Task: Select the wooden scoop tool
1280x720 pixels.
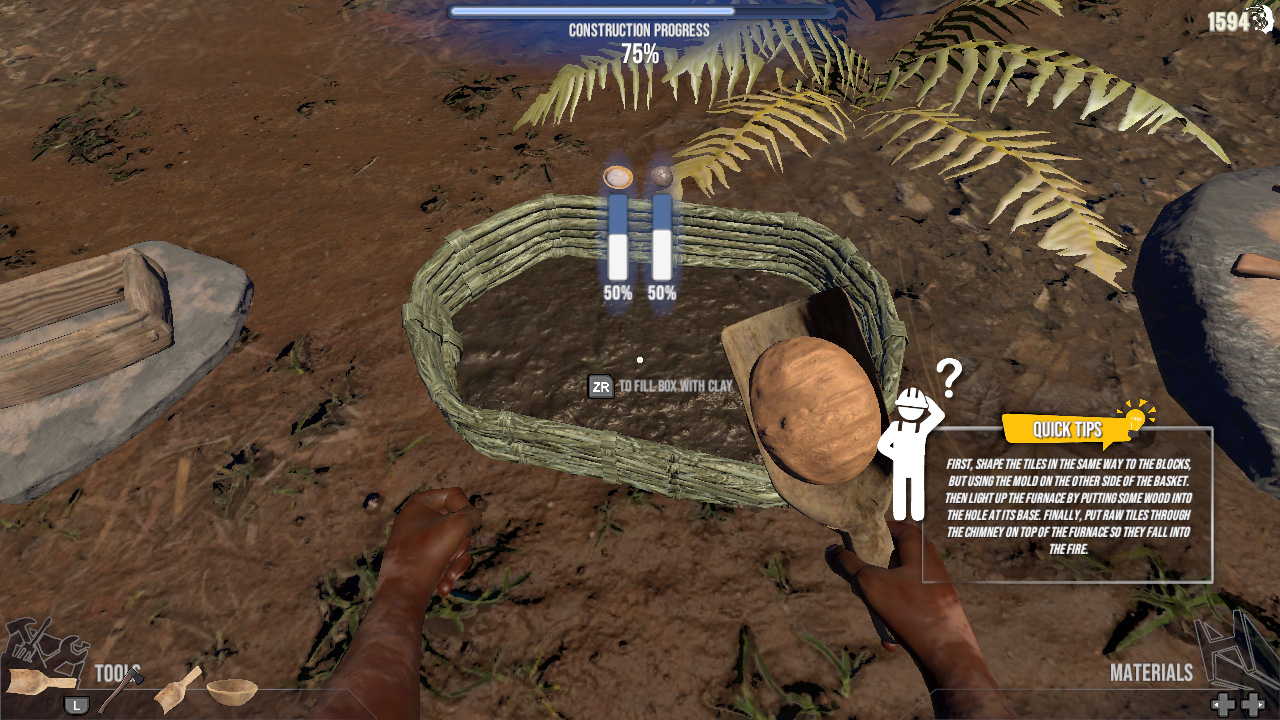Action: (176, 692)
